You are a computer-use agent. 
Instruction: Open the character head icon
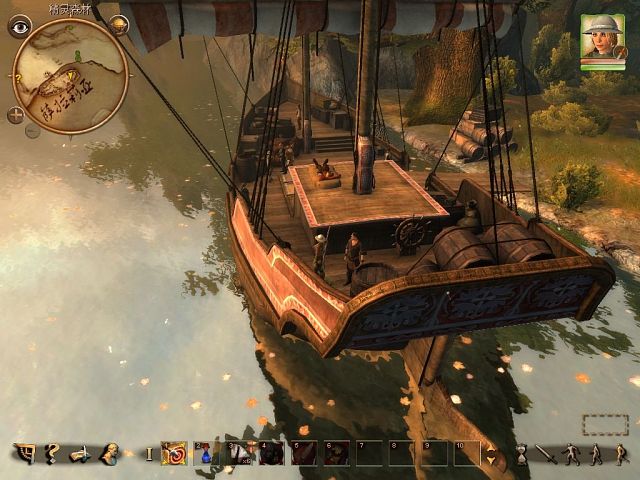(109, 454)
